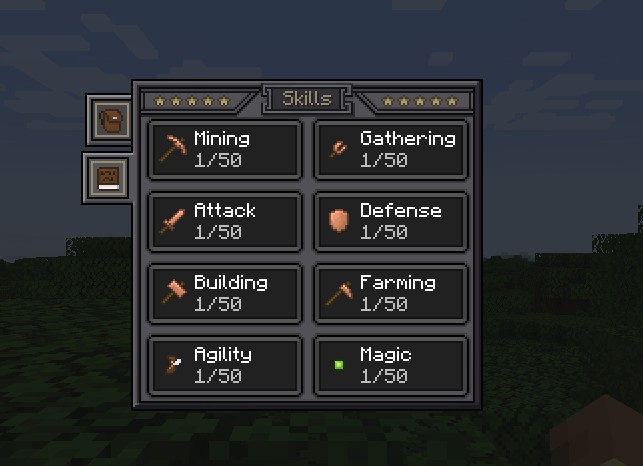The height and width of the screenshot is (466, 643).
Task: Open the Gathering skill entry
Action: click(x=391, y=149)
